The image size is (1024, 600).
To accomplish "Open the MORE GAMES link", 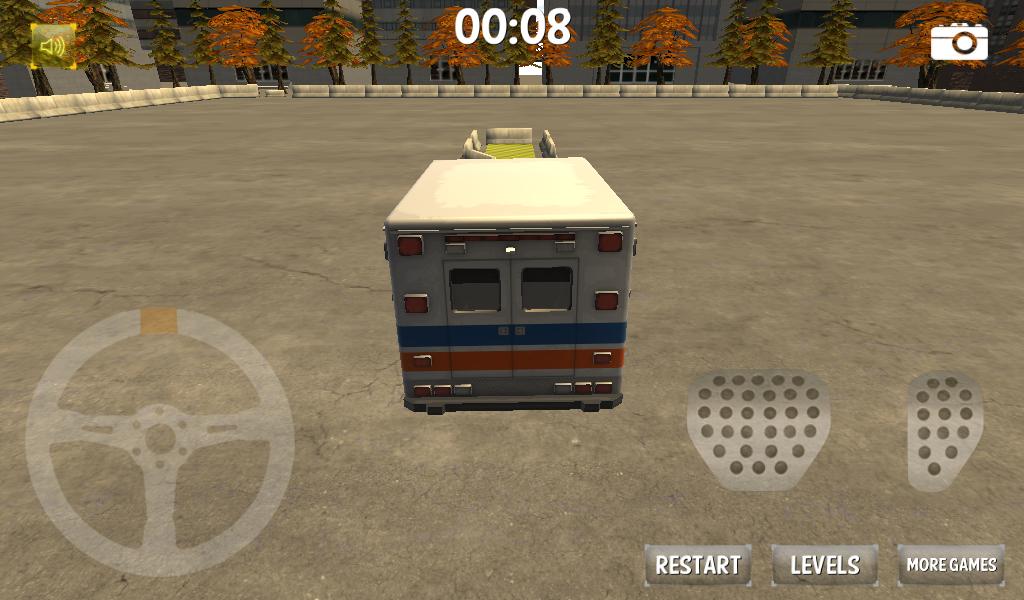I will tap(951, 565).
